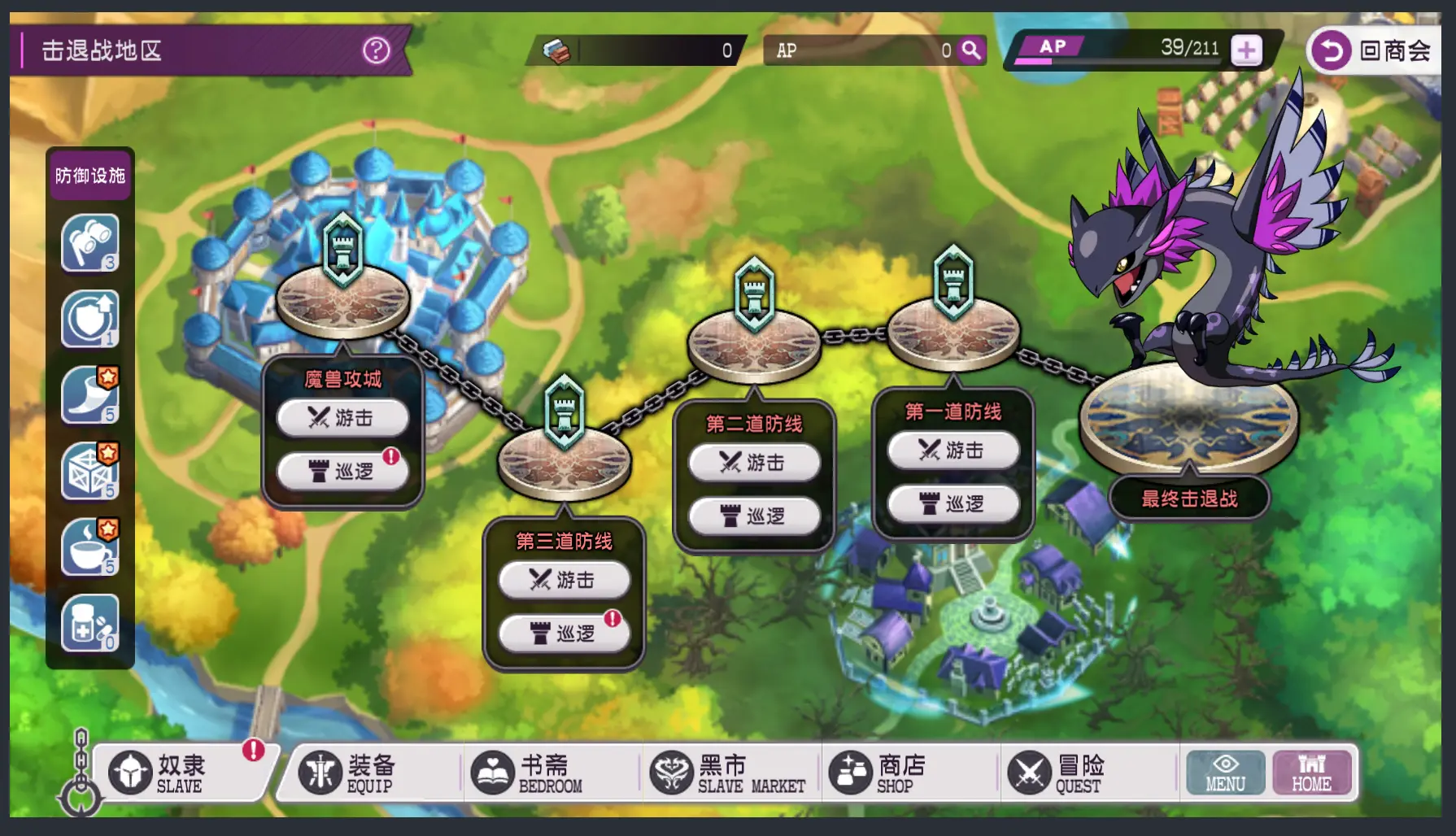The image size is (1456, 836).
Task: Go to the HOME screen
Action: point(1311,773)
